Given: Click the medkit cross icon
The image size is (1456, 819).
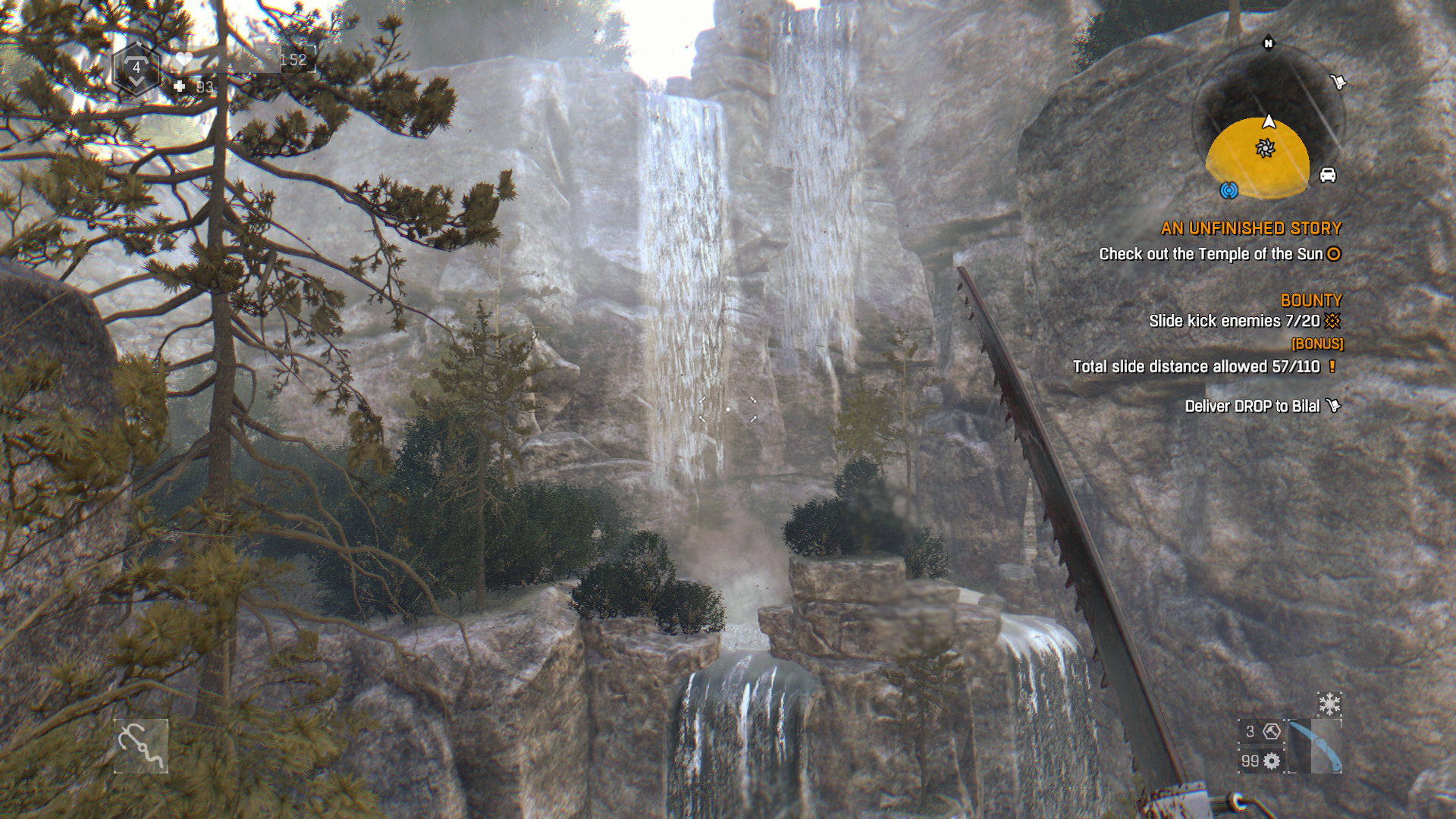Looking at the screenshot, I should pyautogui.click(x=180, y=86).
